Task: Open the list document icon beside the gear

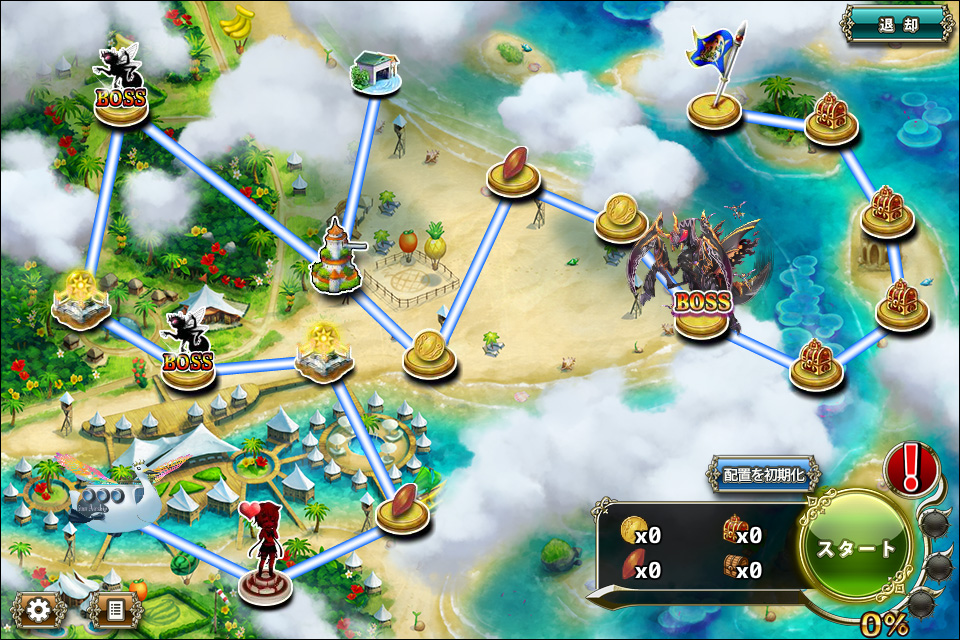Action: pyautogui.click(x=114, y=608)
